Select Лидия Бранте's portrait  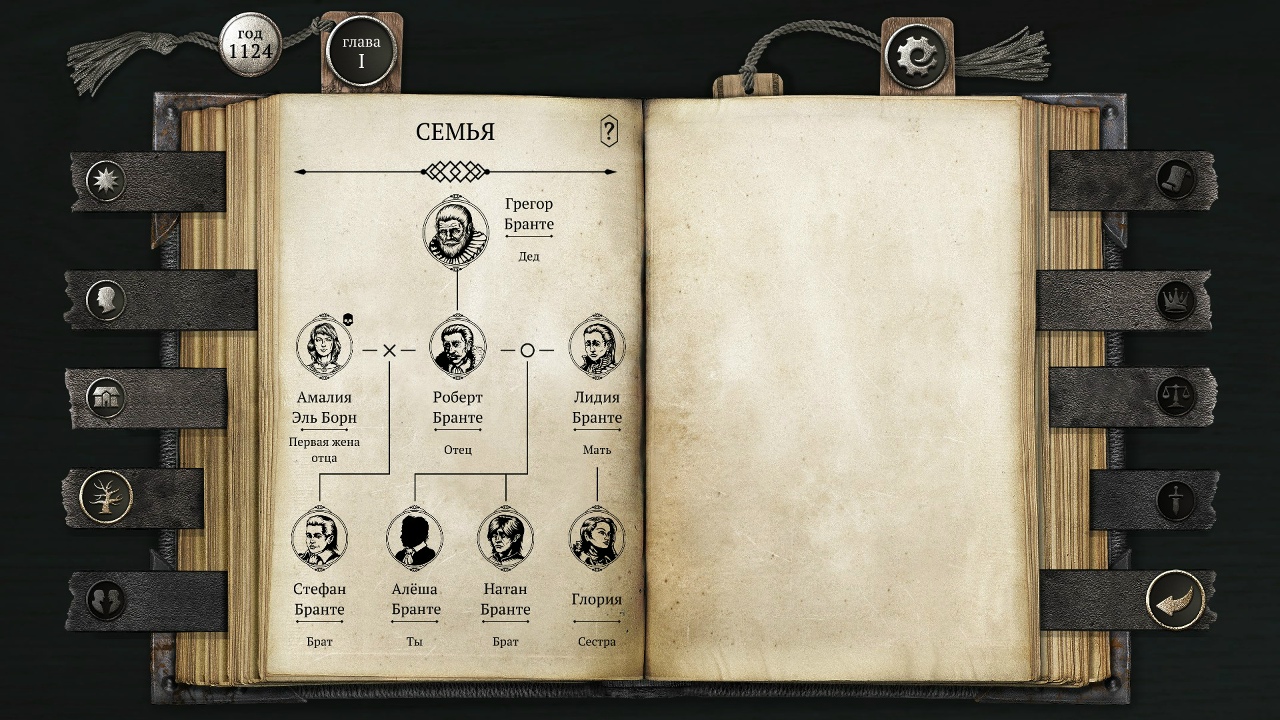click(x=597, y=347)
